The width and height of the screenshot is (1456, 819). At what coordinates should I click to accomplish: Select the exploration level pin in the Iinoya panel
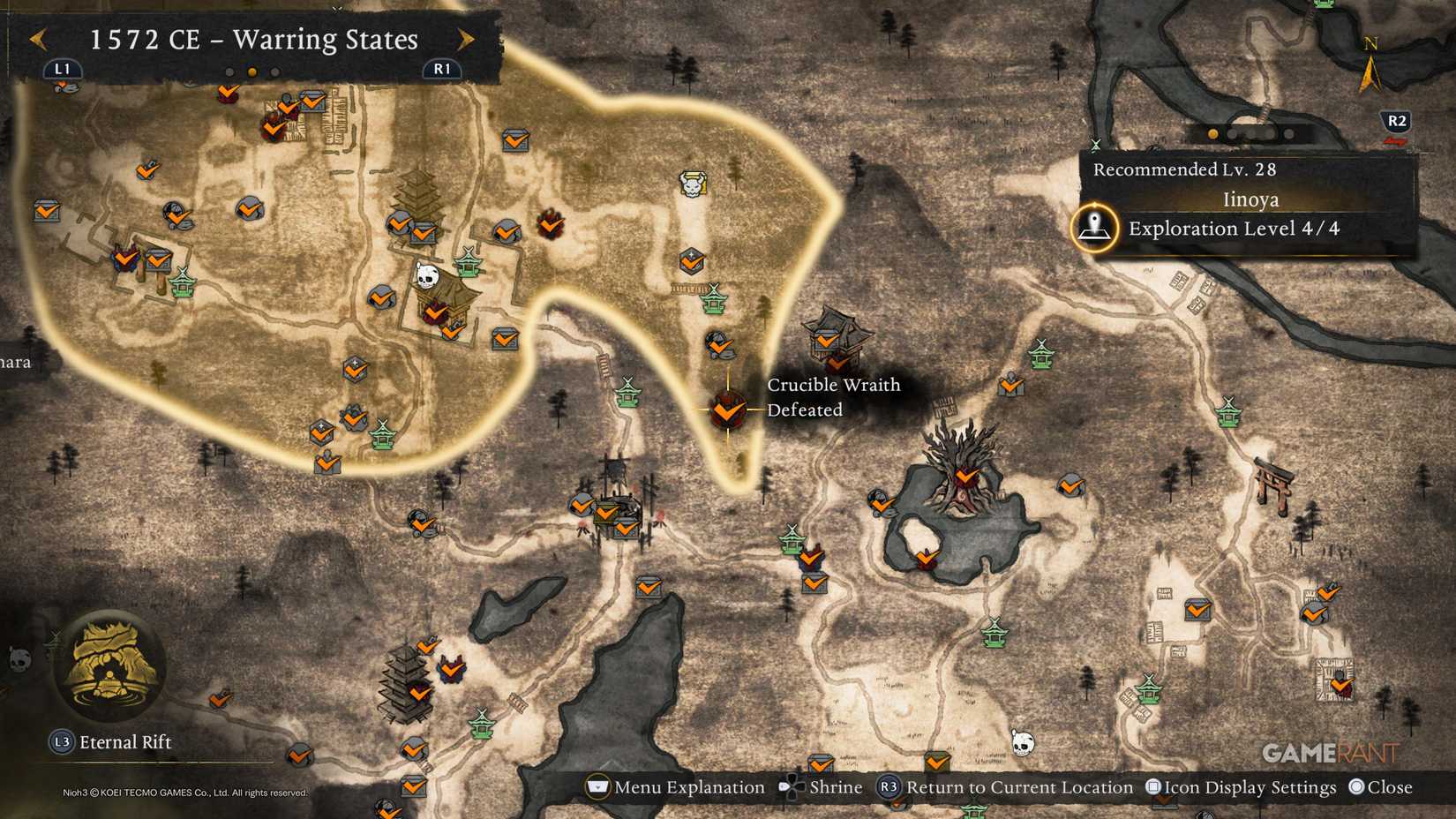coord(1094,228)
